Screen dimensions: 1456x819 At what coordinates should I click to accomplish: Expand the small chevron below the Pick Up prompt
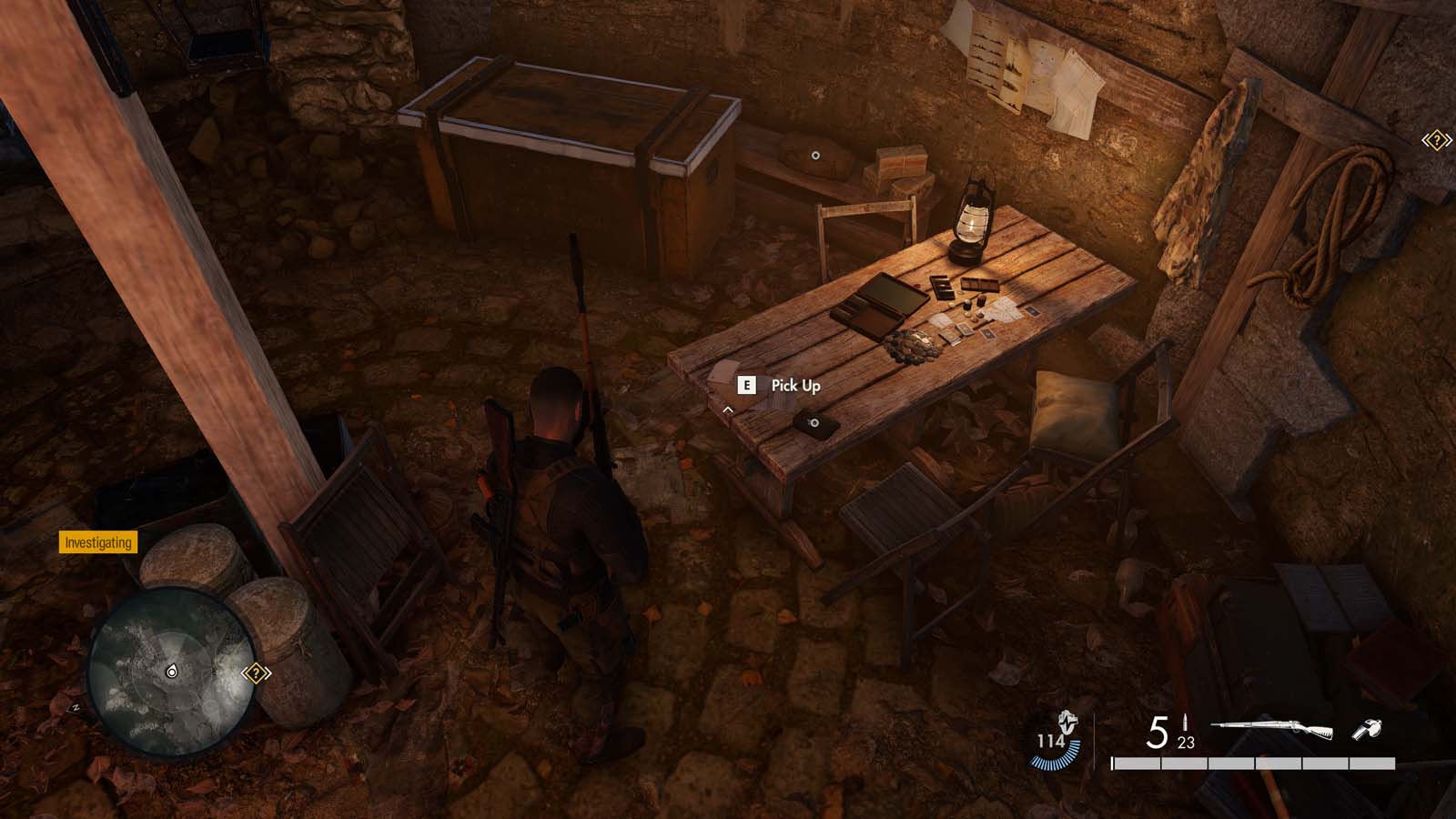click(727, 410)
